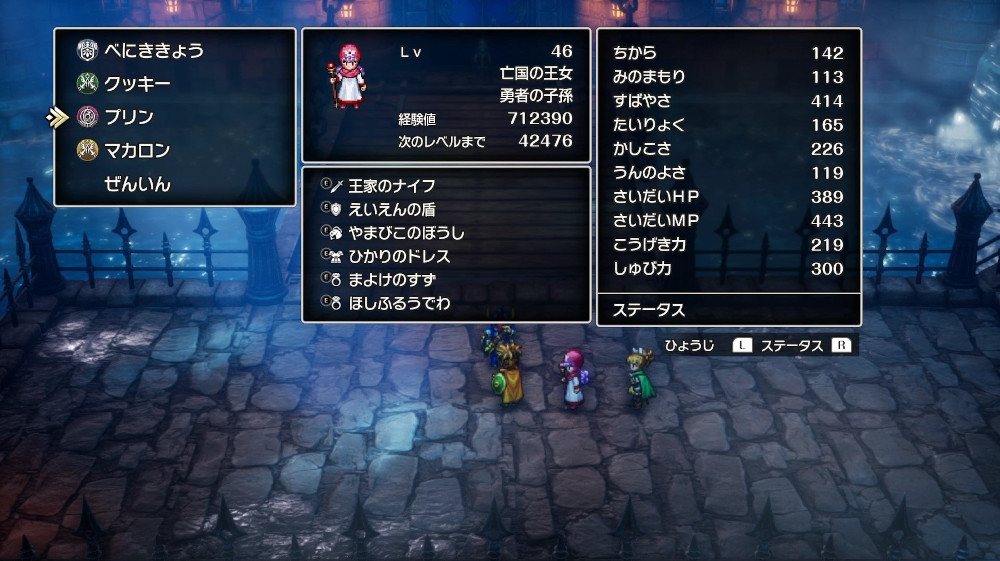
Task: Click the ほしふるうでわ accessory slot
Action: coord(398,303)
